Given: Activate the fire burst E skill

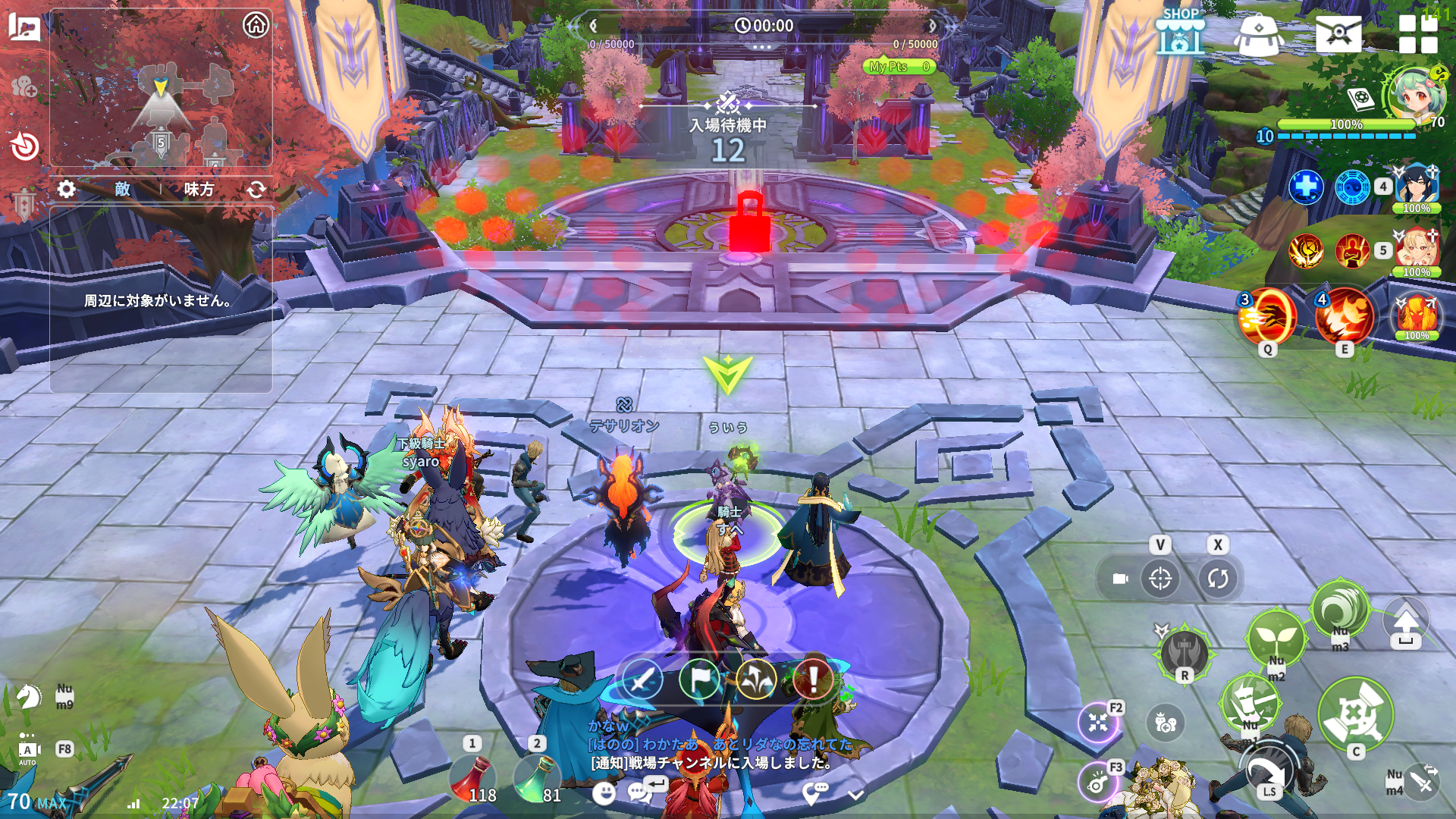Looking at the screenshot, I should [1345, 318].
